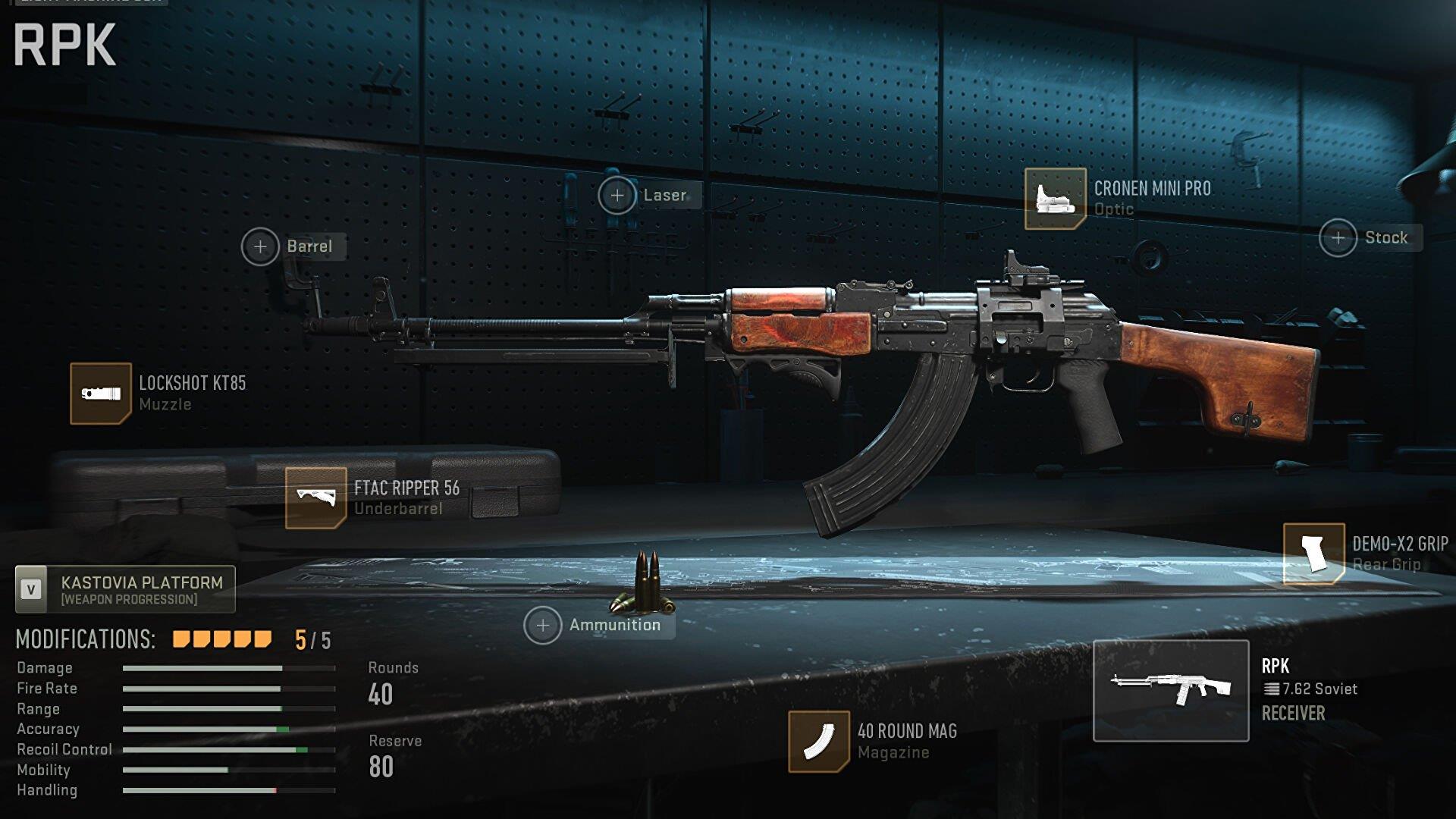Open the Cronen Mini Pro optic slot
This screenshot has height=819, width=1456.
pos(1055,199)
